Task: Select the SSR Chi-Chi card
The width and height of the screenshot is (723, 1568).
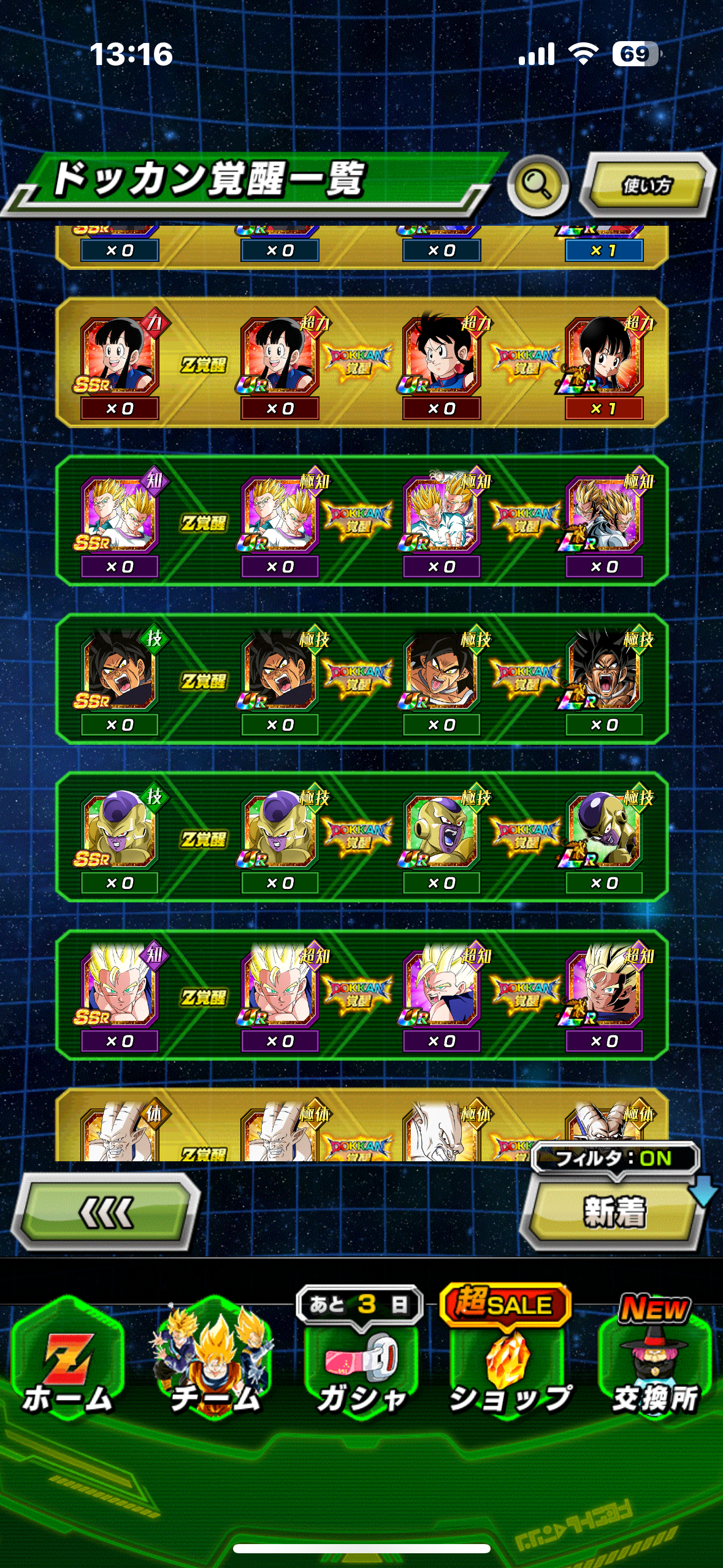Action: tap(119, 357)
